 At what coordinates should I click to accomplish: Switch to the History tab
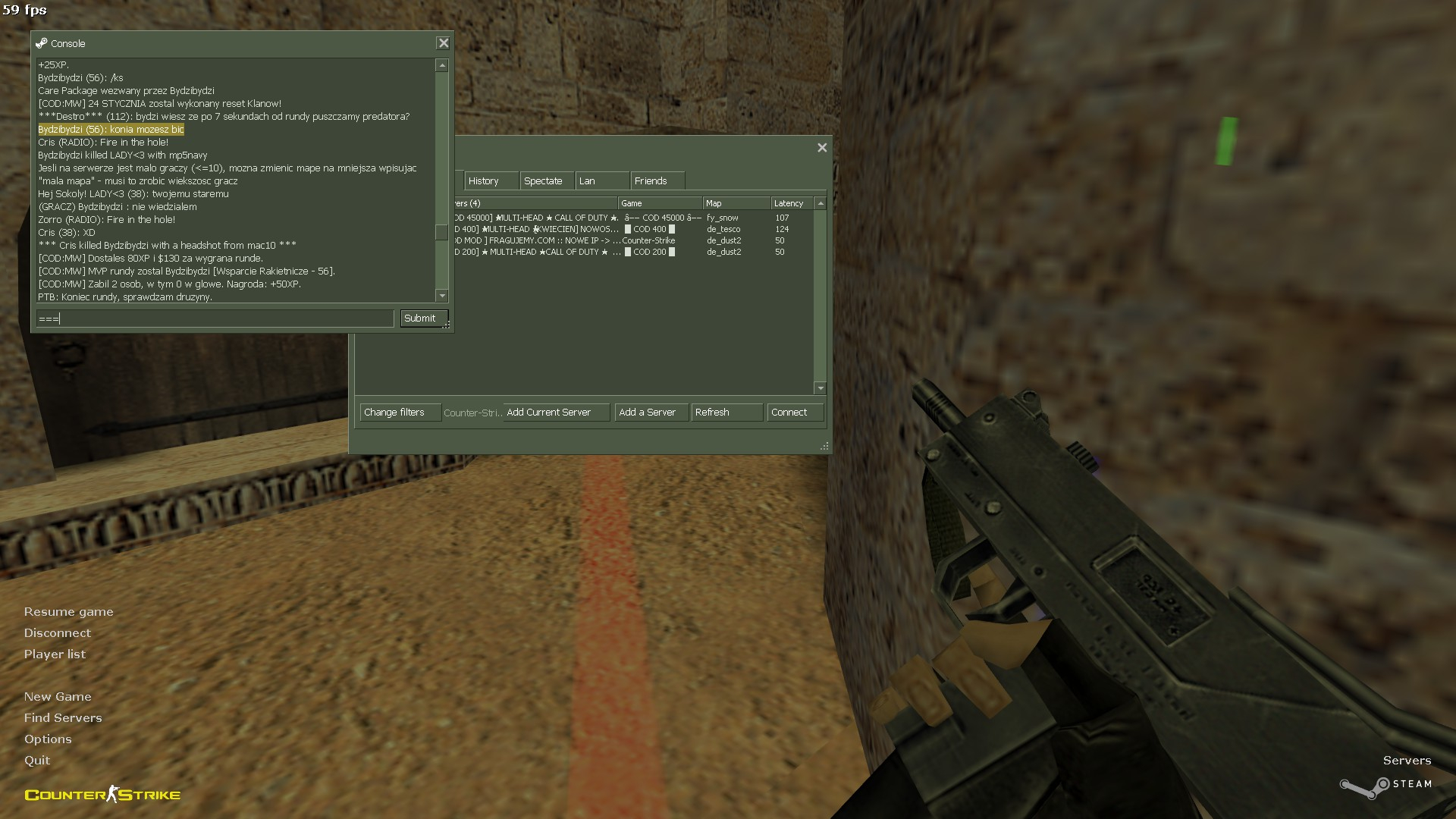coord(491,181)
